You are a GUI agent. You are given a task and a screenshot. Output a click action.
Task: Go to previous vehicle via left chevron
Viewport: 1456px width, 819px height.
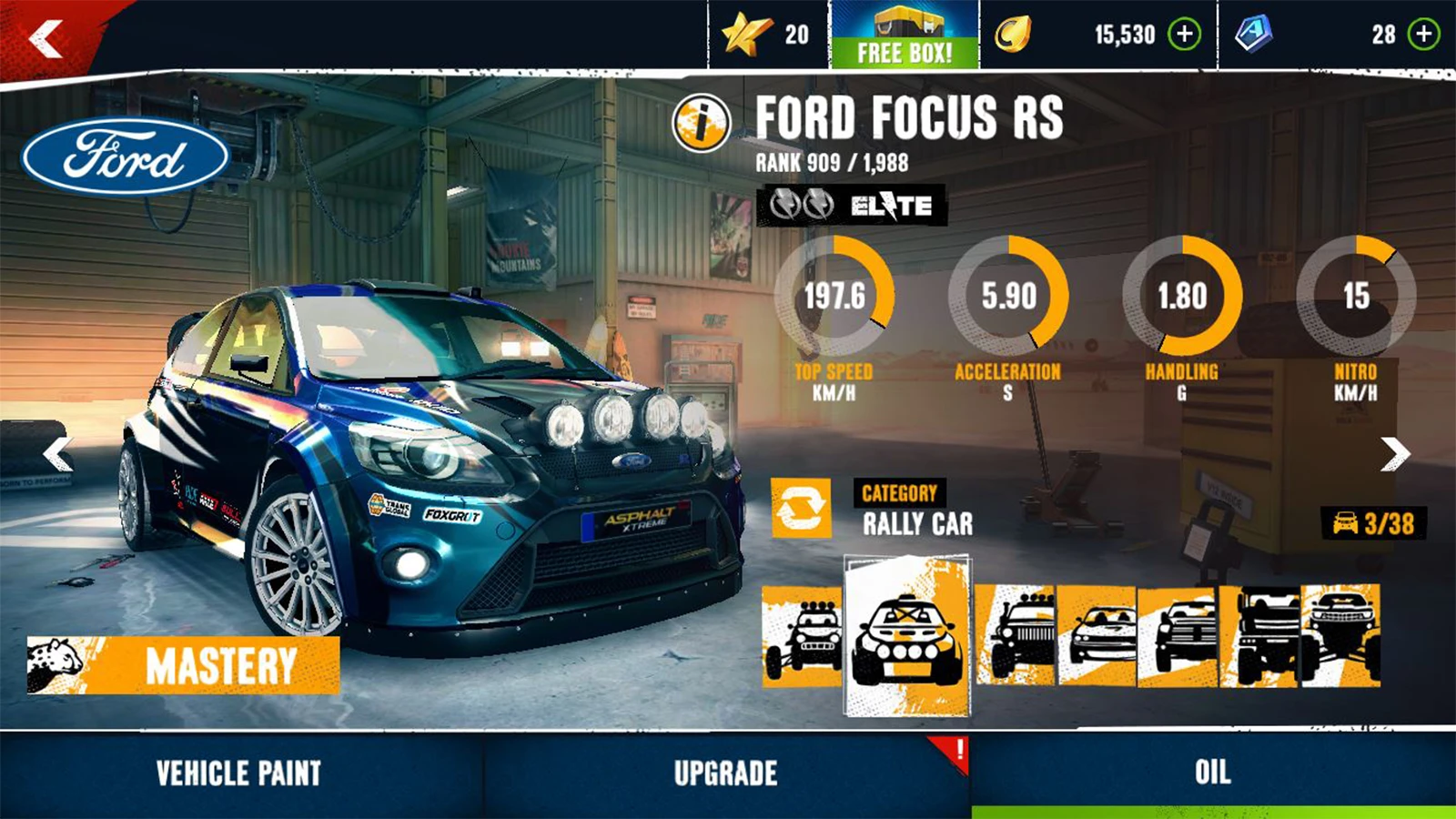(57, 452)
